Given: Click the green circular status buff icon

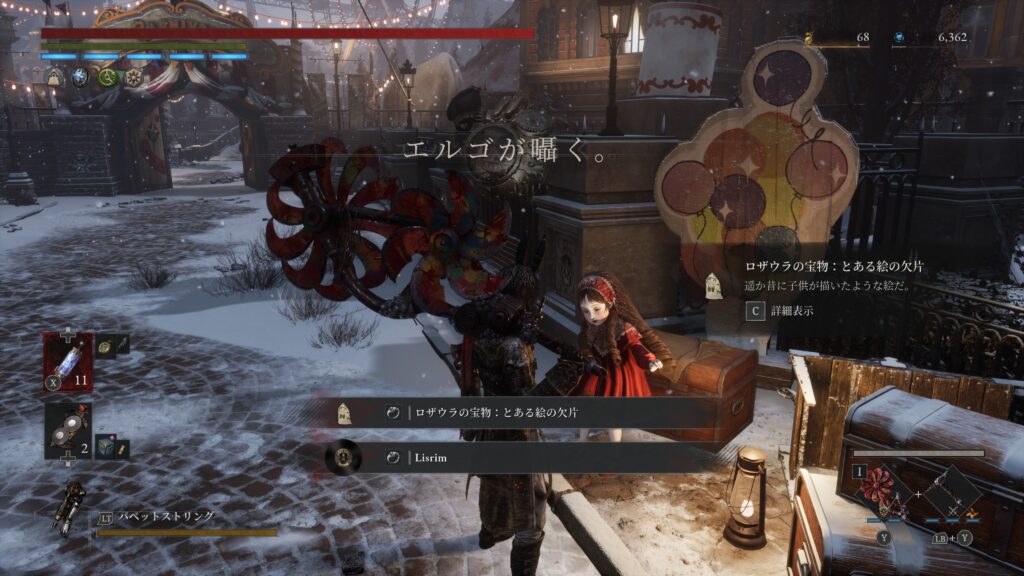Looking at the screenshot, I should click(107, 77).
